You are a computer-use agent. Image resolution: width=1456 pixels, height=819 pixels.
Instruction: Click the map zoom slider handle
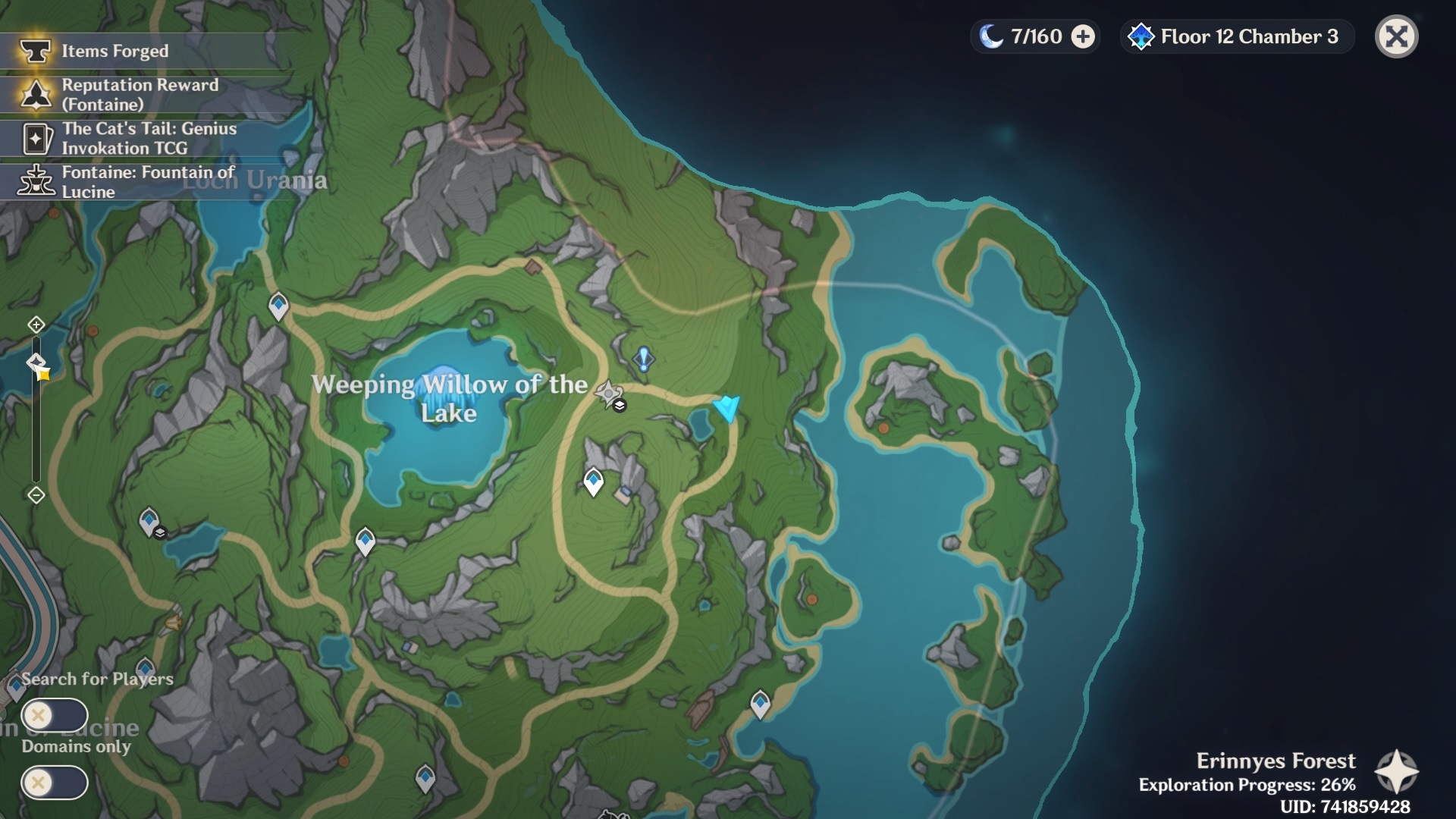coord(36,362)
